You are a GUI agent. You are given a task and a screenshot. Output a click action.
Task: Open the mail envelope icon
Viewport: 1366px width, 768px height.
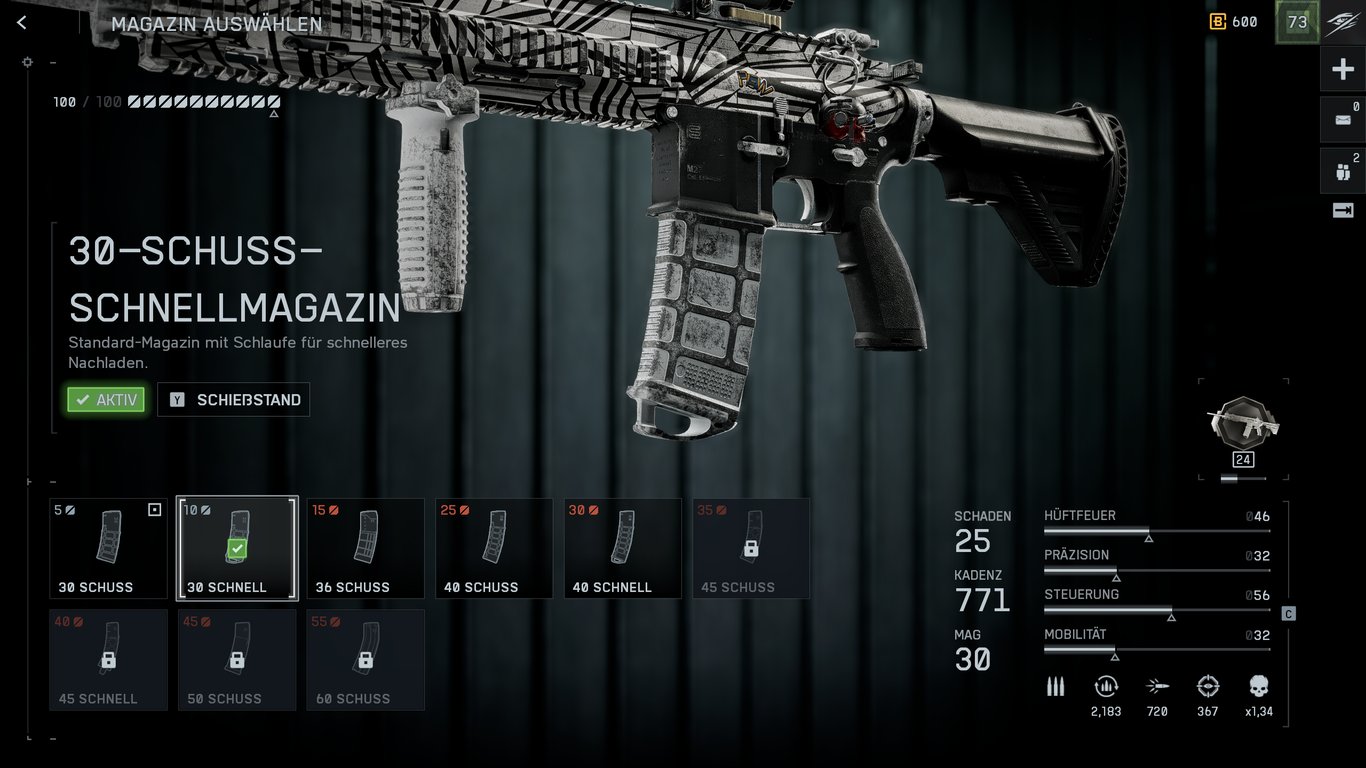click(x=1343, y=120)
